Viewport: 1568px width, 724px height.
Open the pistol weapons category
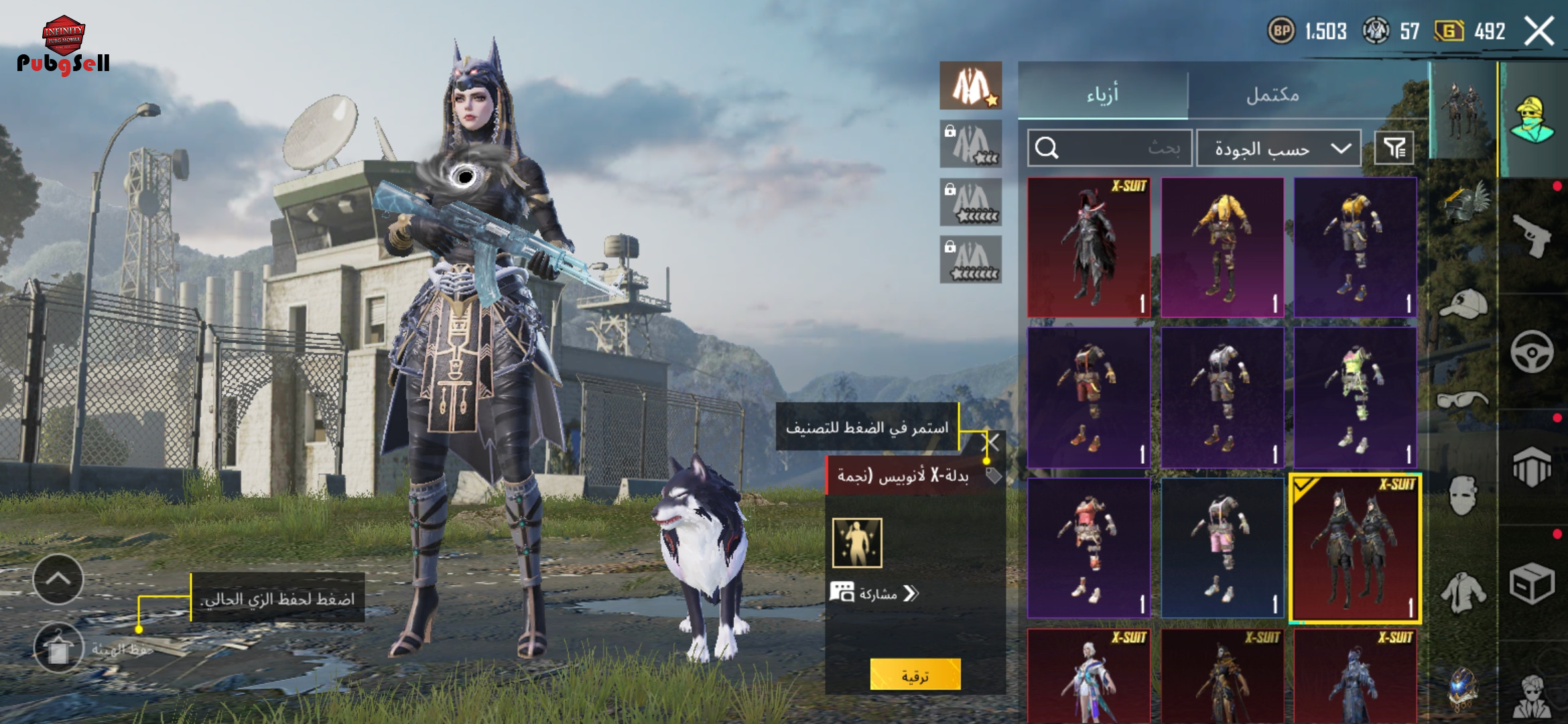click(1532, 235)
